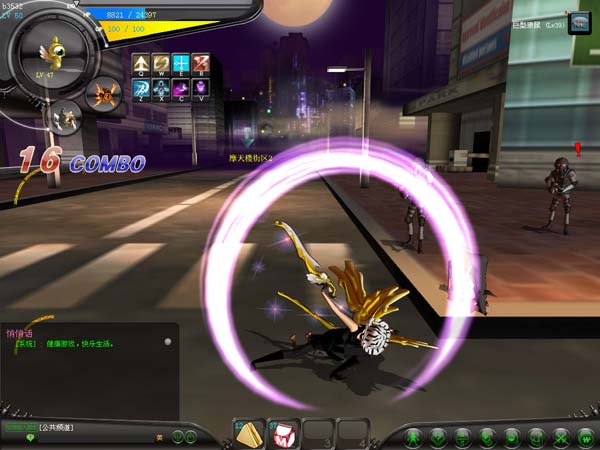600x450 pixels.
Task: Click the crossed-swords menu button
Action: click(x=560, y=437)
